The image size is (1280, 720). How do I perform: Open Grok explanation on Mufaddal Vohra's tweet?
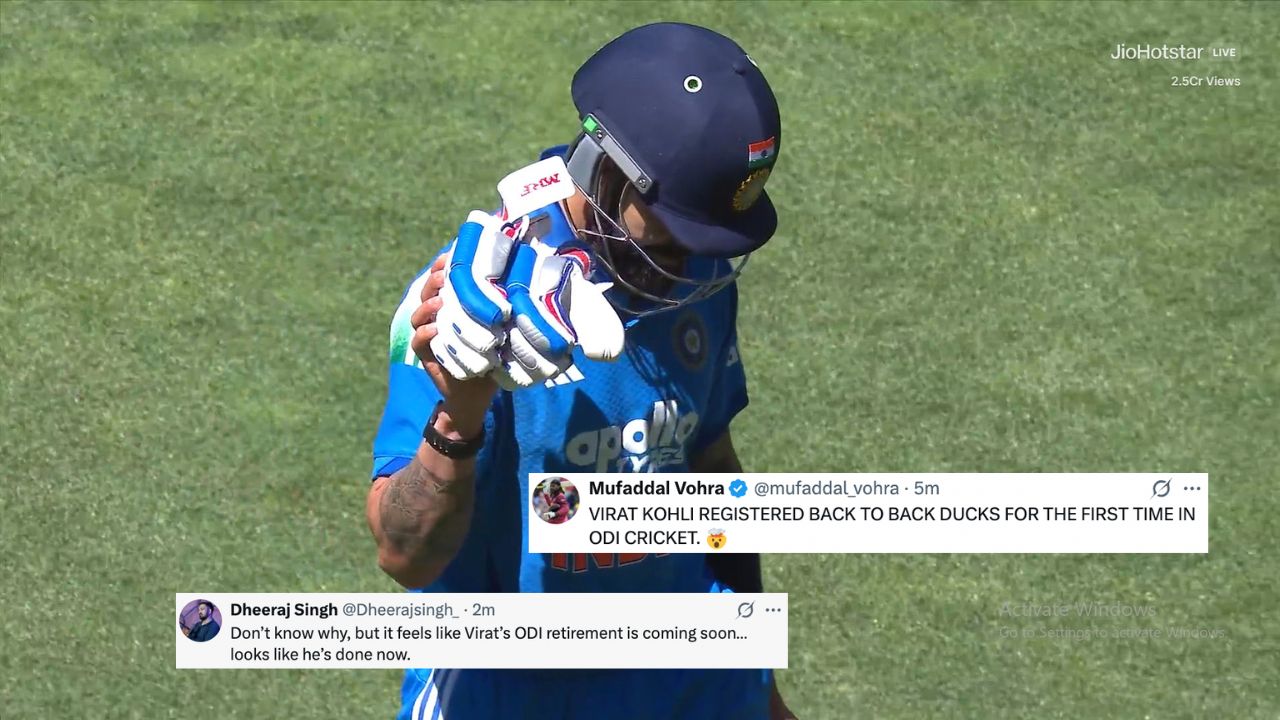click(x=1160, y=488)
